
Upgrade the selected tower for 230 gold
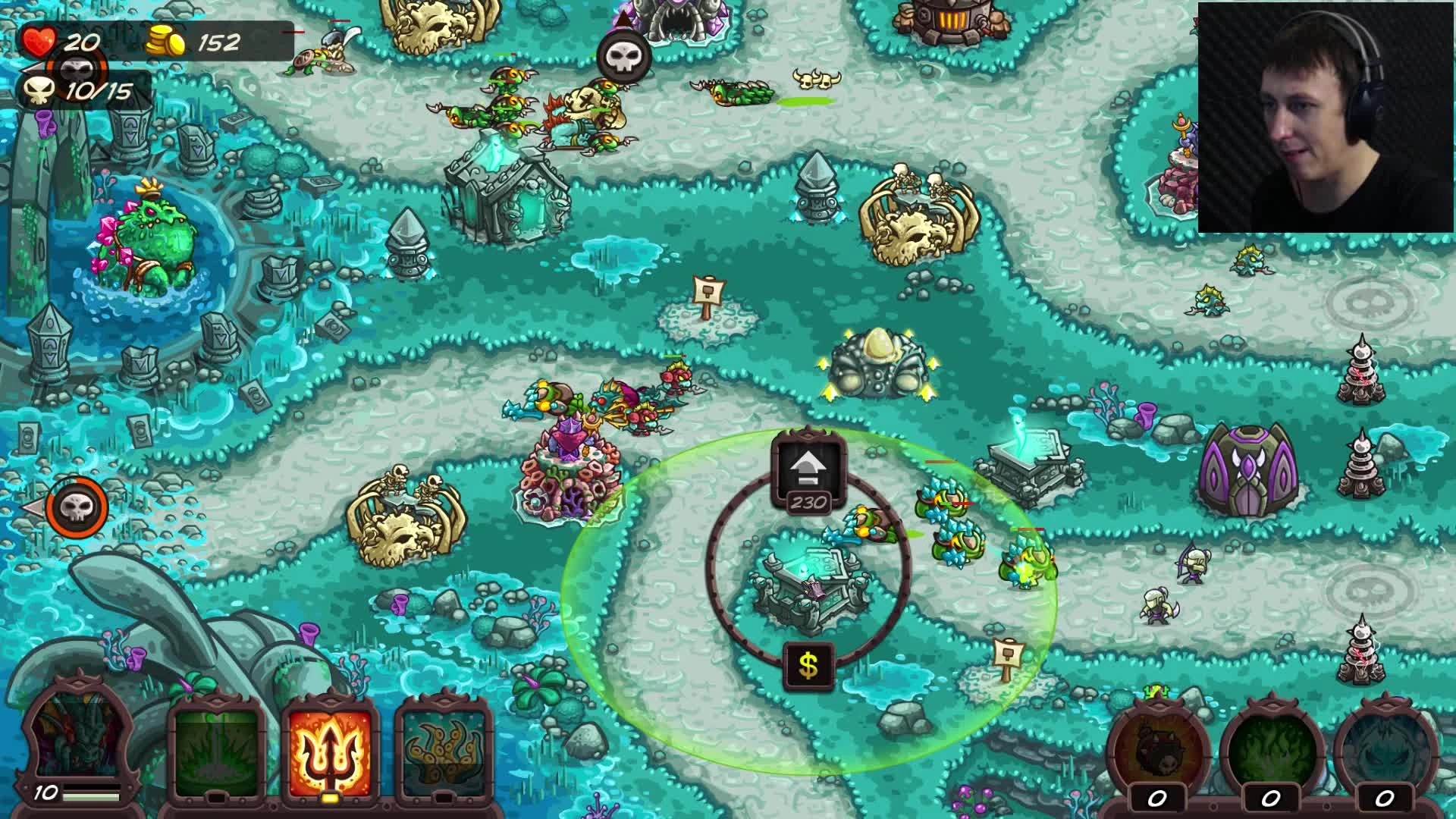(x=808, y=464)
